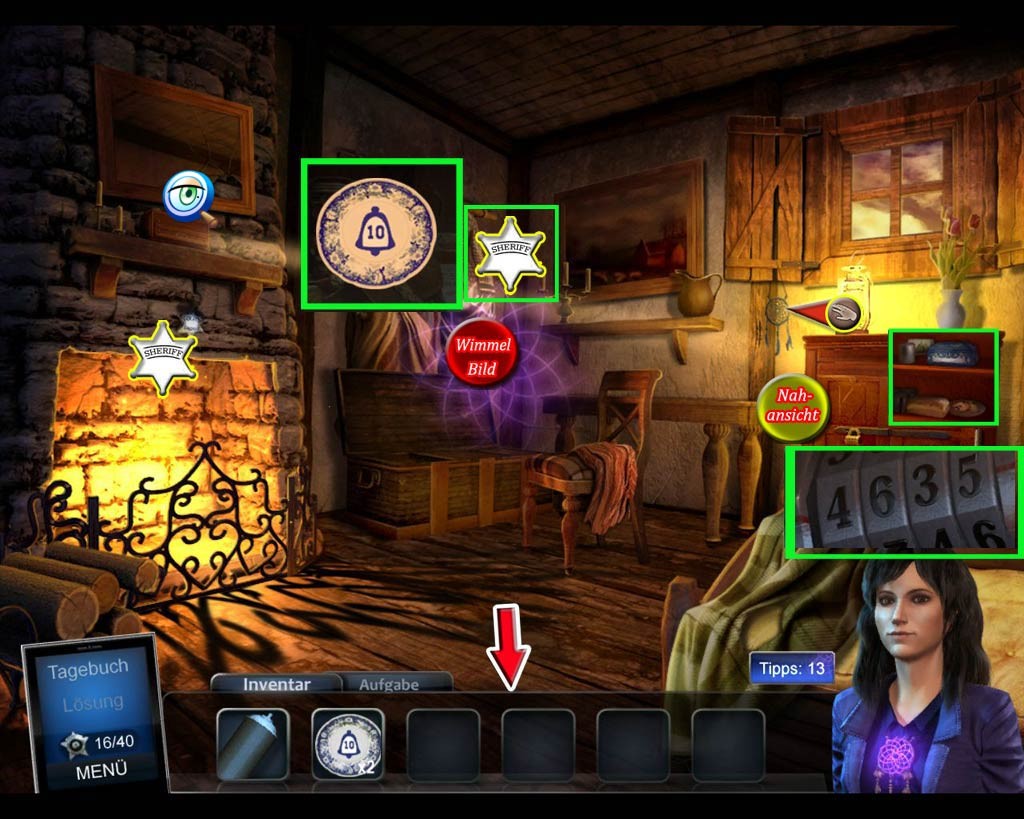The width and height of the screenshot is (1024, 819).
Task: Click the red Wimmel Bild marker
Action: point(483,357)
